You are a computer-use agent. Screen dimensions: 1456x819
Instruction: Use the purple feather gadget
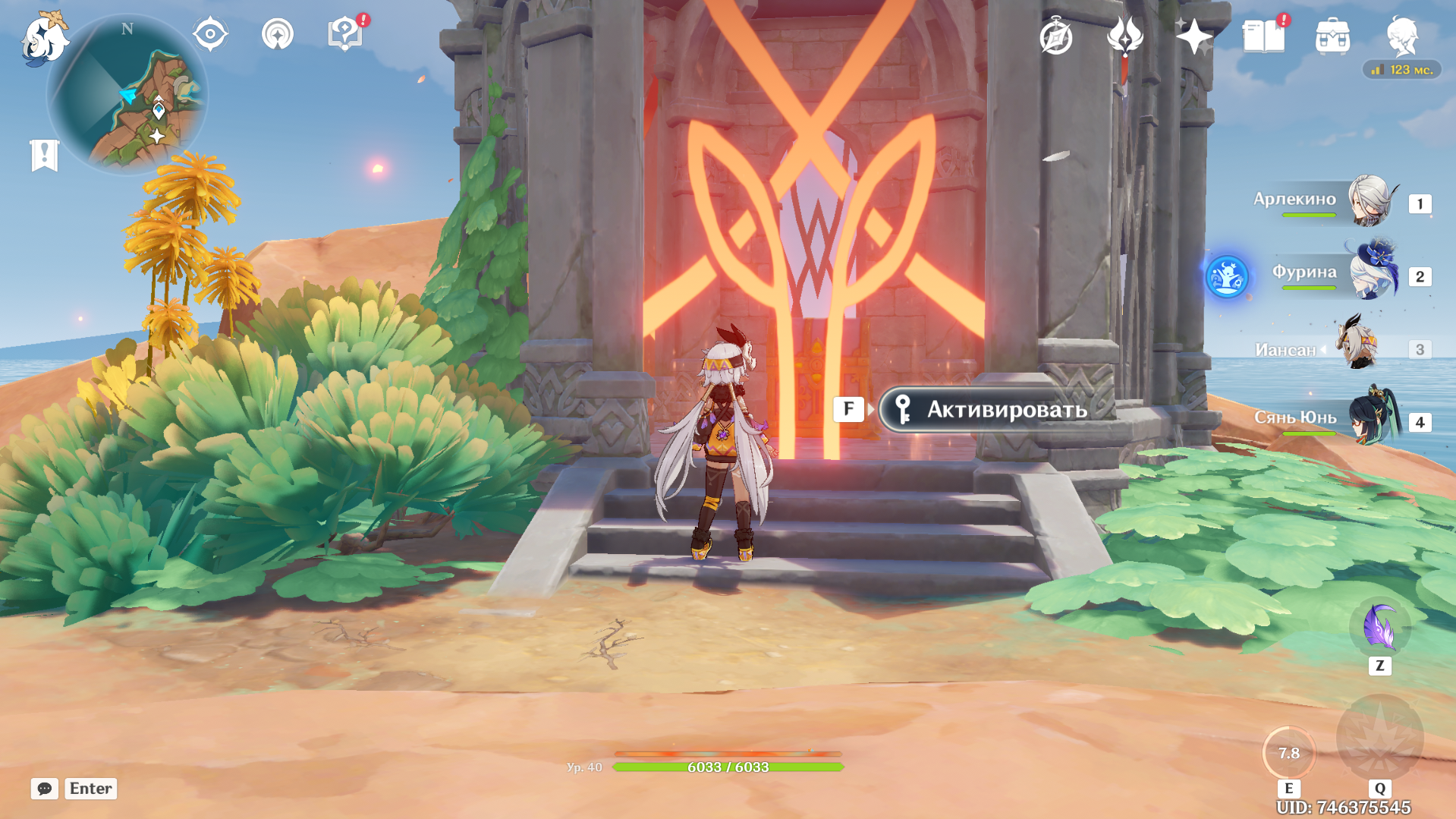(x=1379, y=628)
